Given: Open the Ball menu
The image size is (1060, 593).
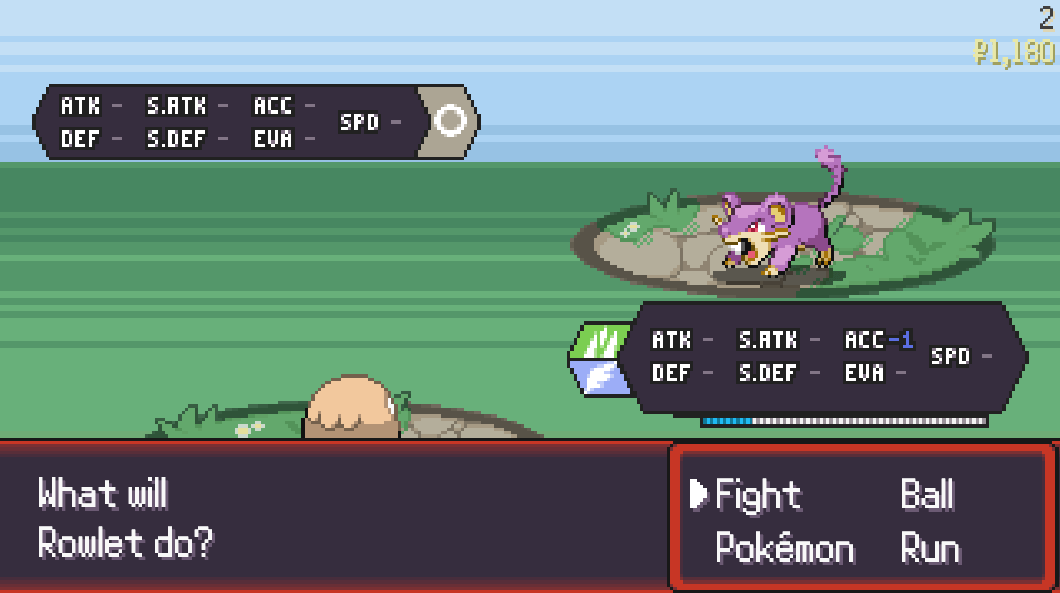Looking at the screenshot, I should (x=927, y=495).
